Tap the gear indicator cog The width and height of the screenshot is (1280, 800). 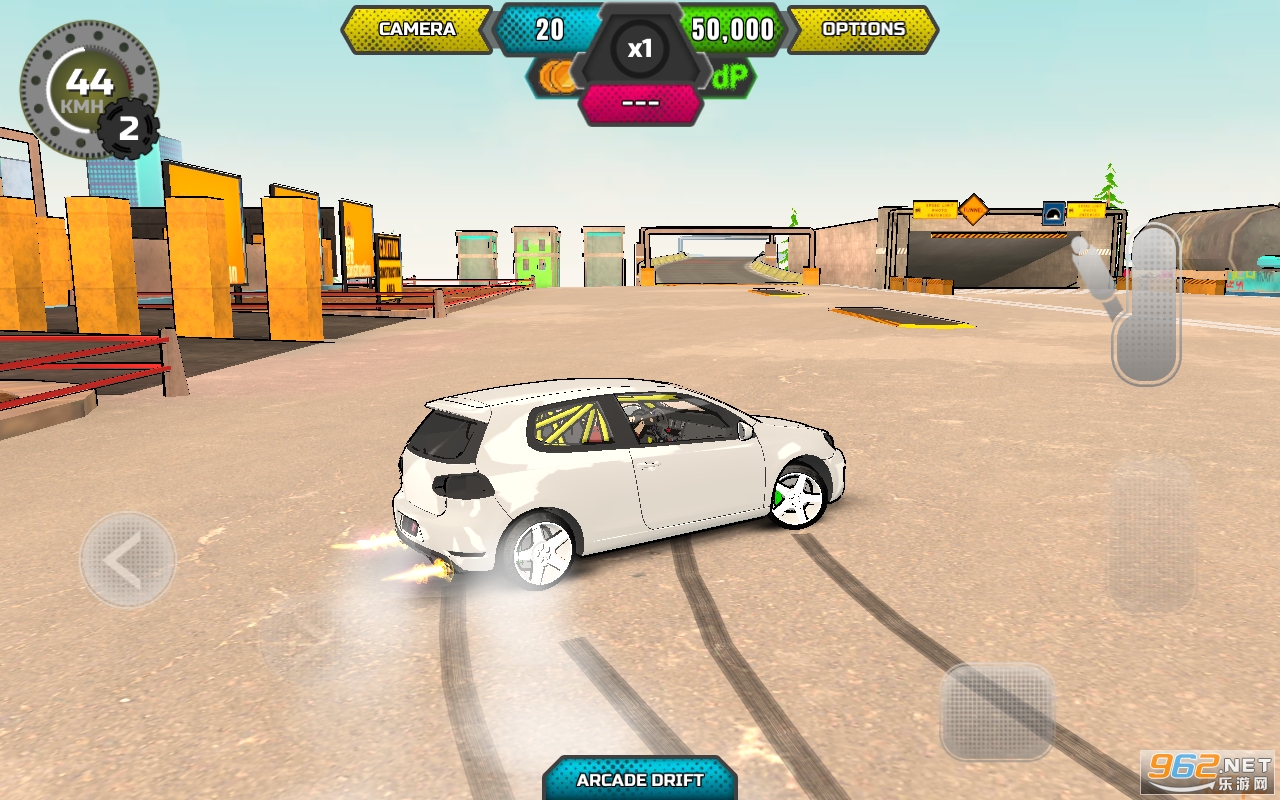[128, 128]
